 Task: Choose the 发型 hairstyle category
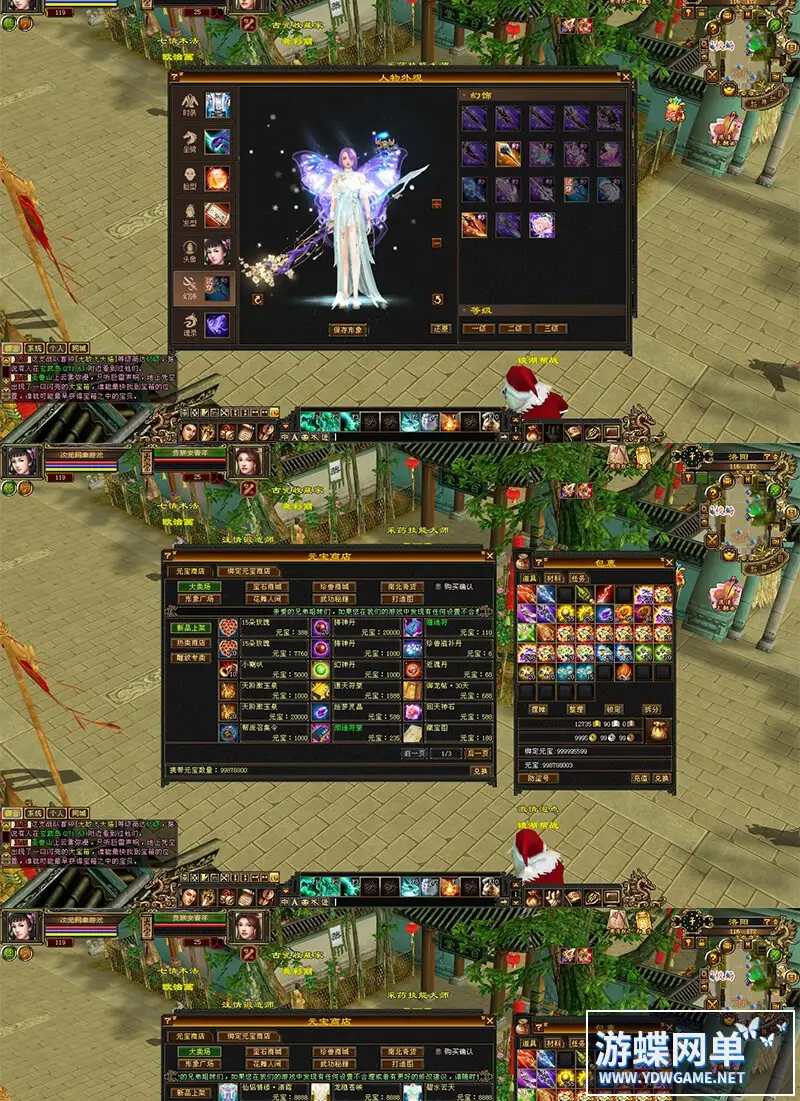(x=204, y=215)
